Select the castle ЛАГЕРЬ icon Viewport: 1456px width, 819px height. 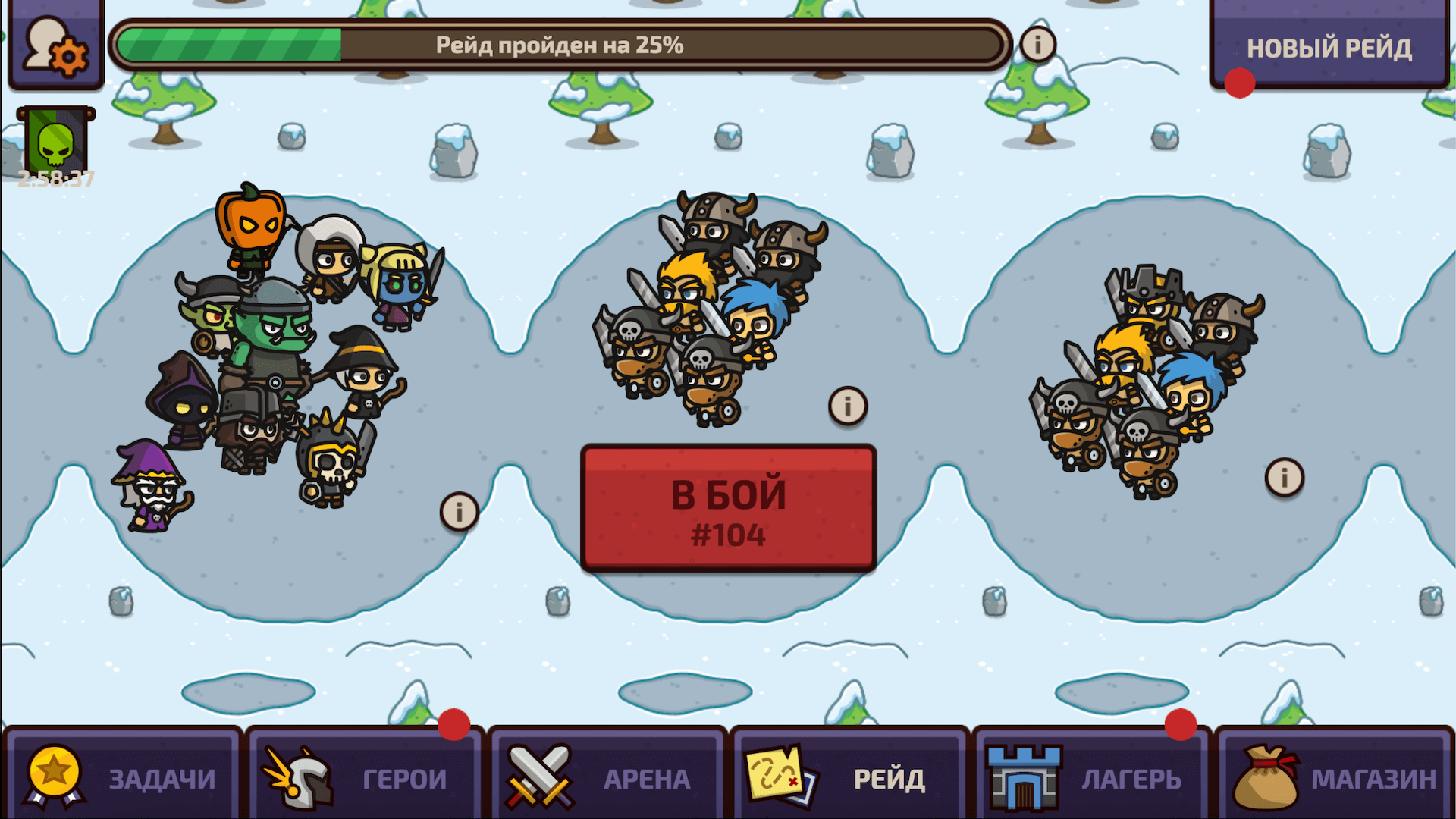[1024, 777]
